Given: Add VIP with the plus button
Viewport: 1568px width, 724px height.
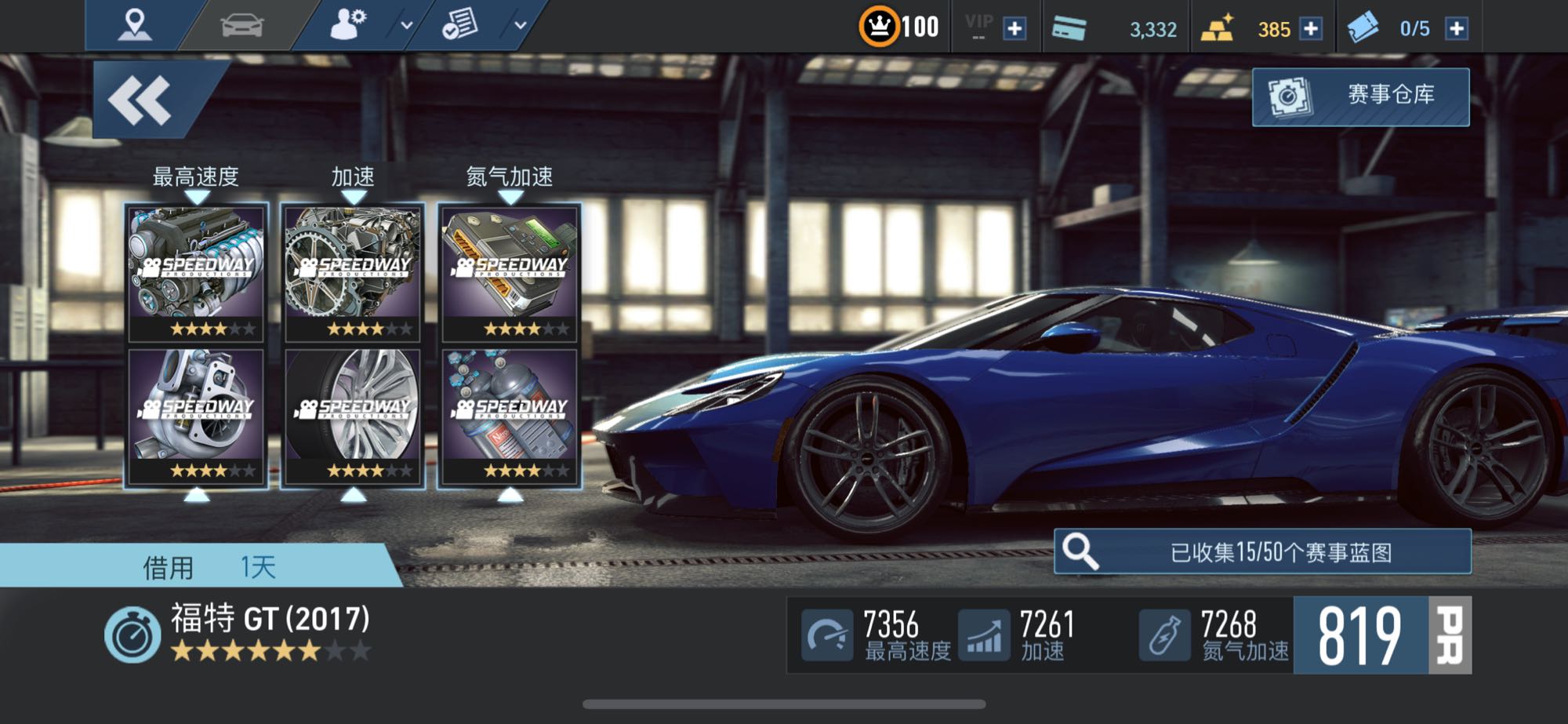Looking at the screenshot, I should [1014, 29].
